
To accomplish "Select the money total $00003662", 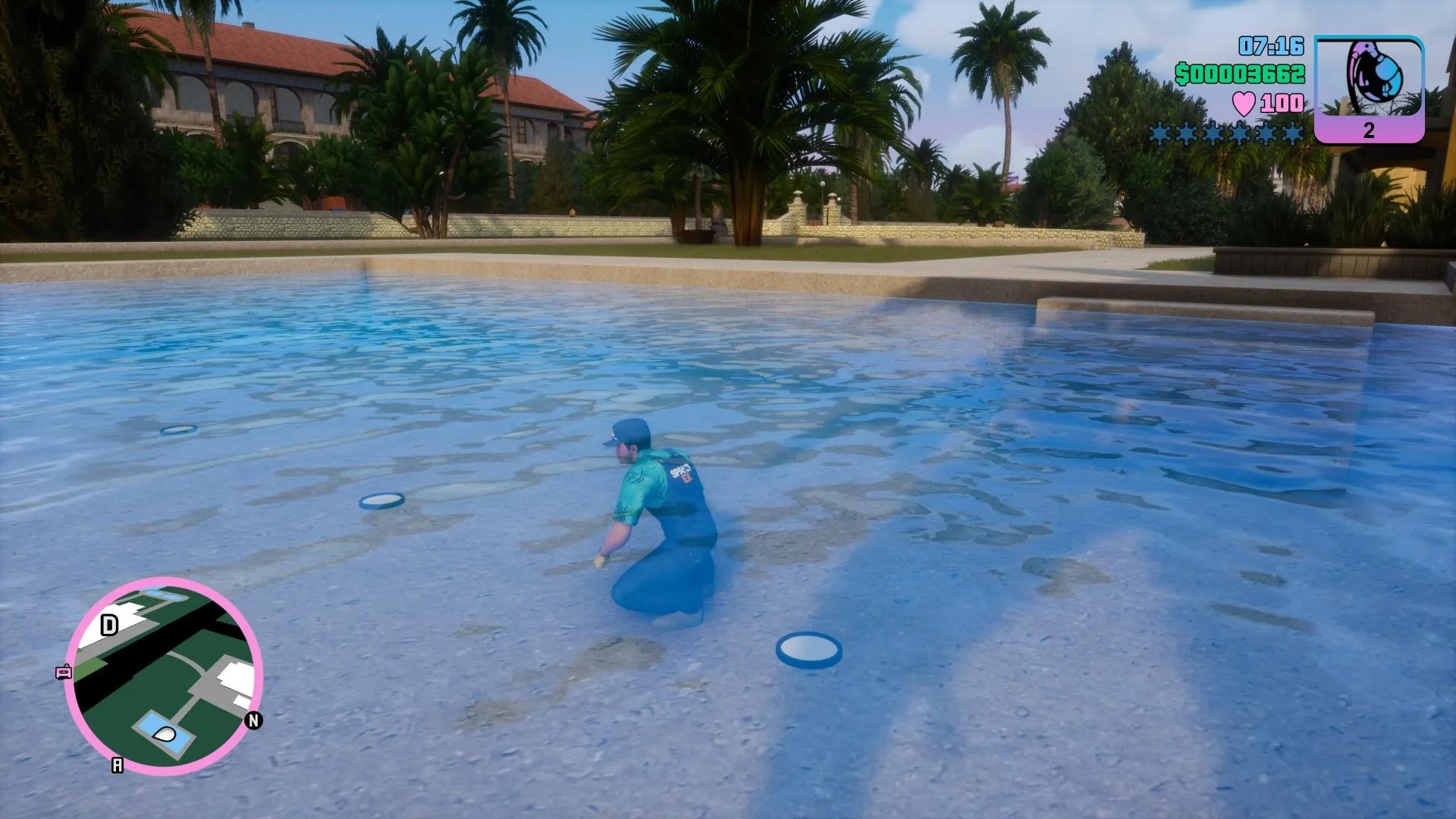I will [1241, 74].
